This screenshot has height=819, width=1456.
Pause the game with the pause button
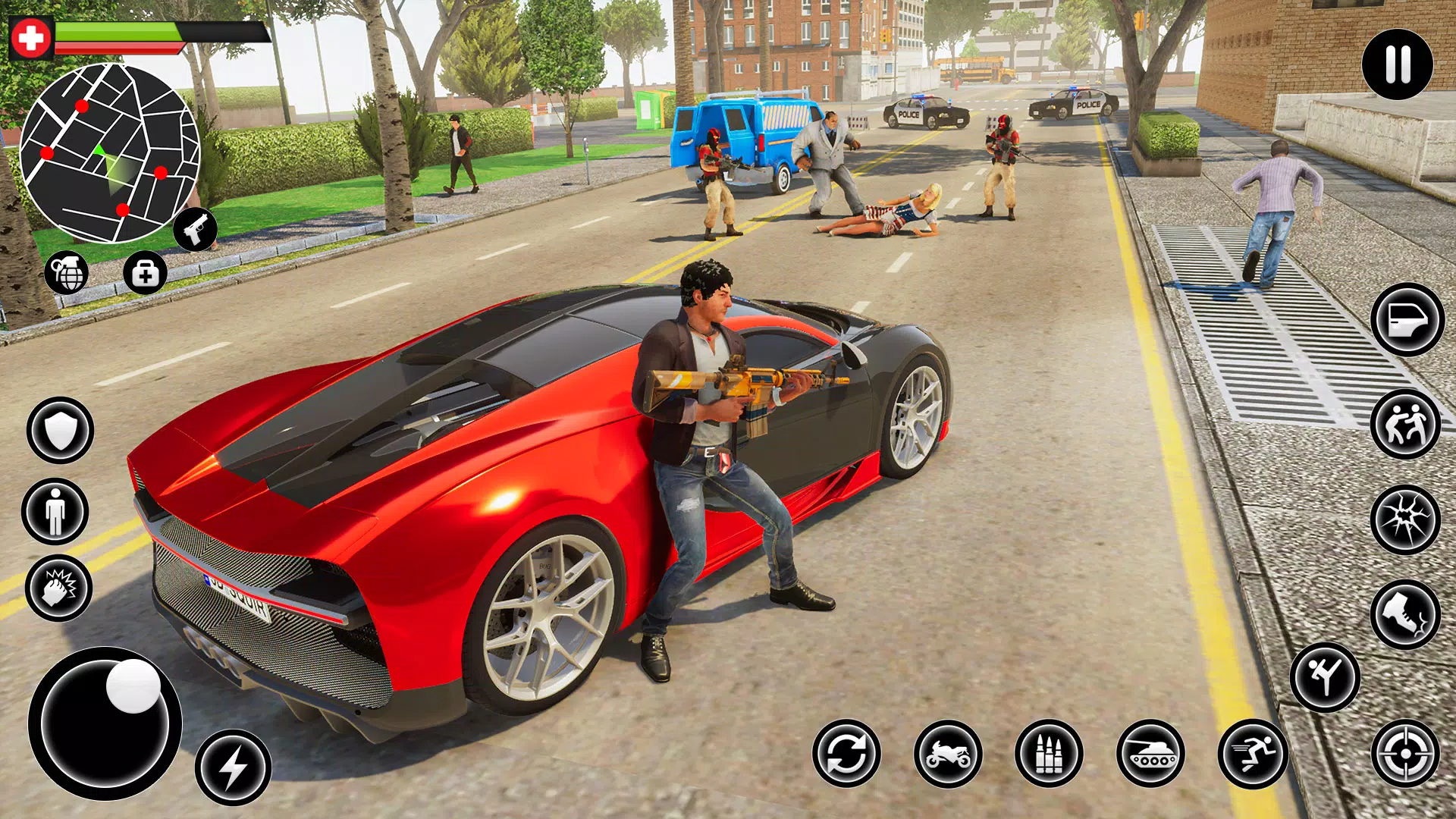(1397, 64)
